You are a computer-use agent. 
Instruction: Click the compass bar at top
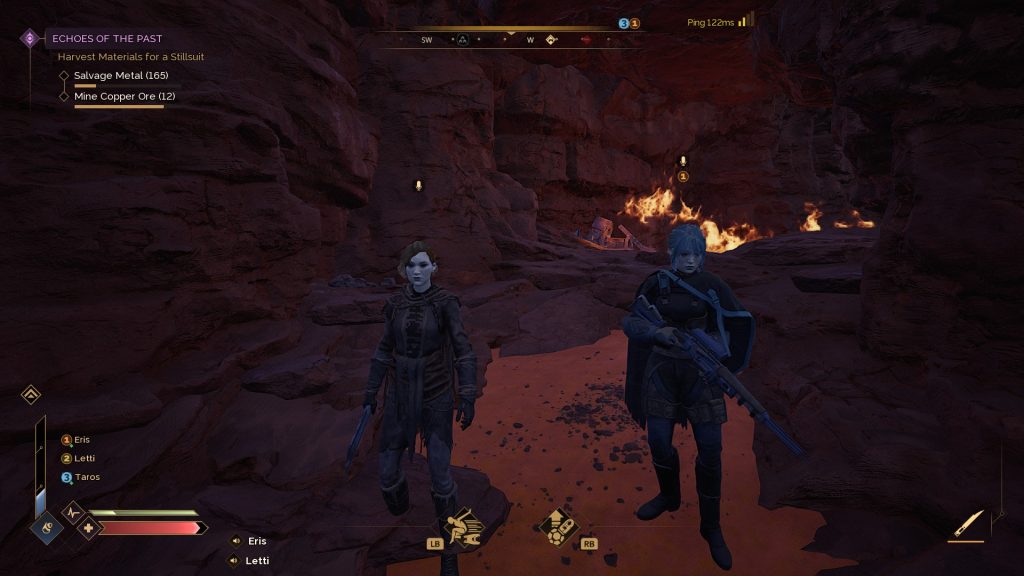(x=510, y=40)
